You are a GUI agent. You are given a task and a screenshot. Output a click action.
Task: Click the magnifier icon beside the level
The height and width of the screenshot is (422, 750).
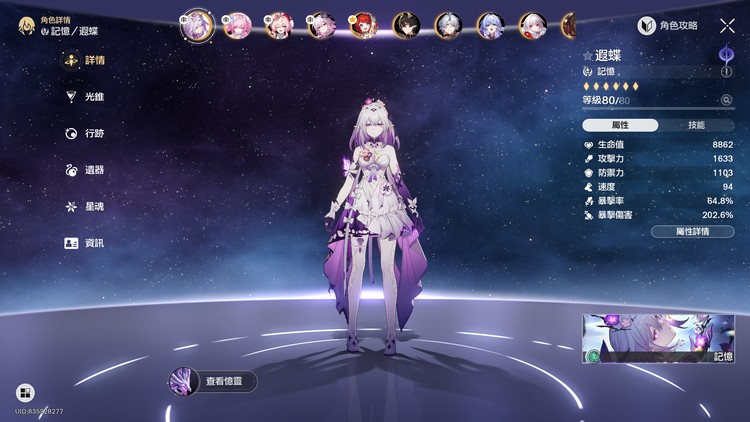pos(726,100)
